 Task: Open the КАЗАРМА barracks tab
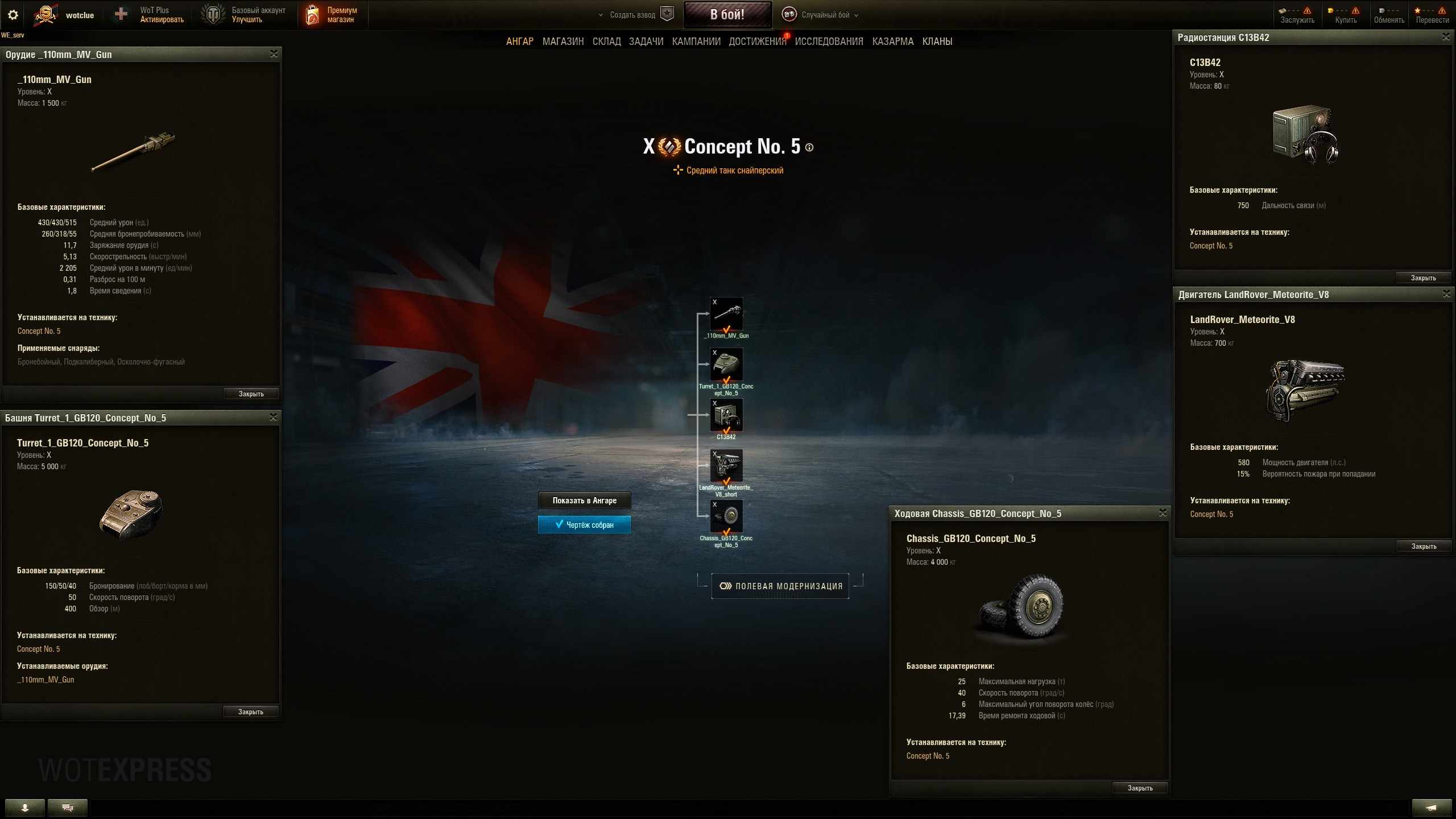[892, 42]
